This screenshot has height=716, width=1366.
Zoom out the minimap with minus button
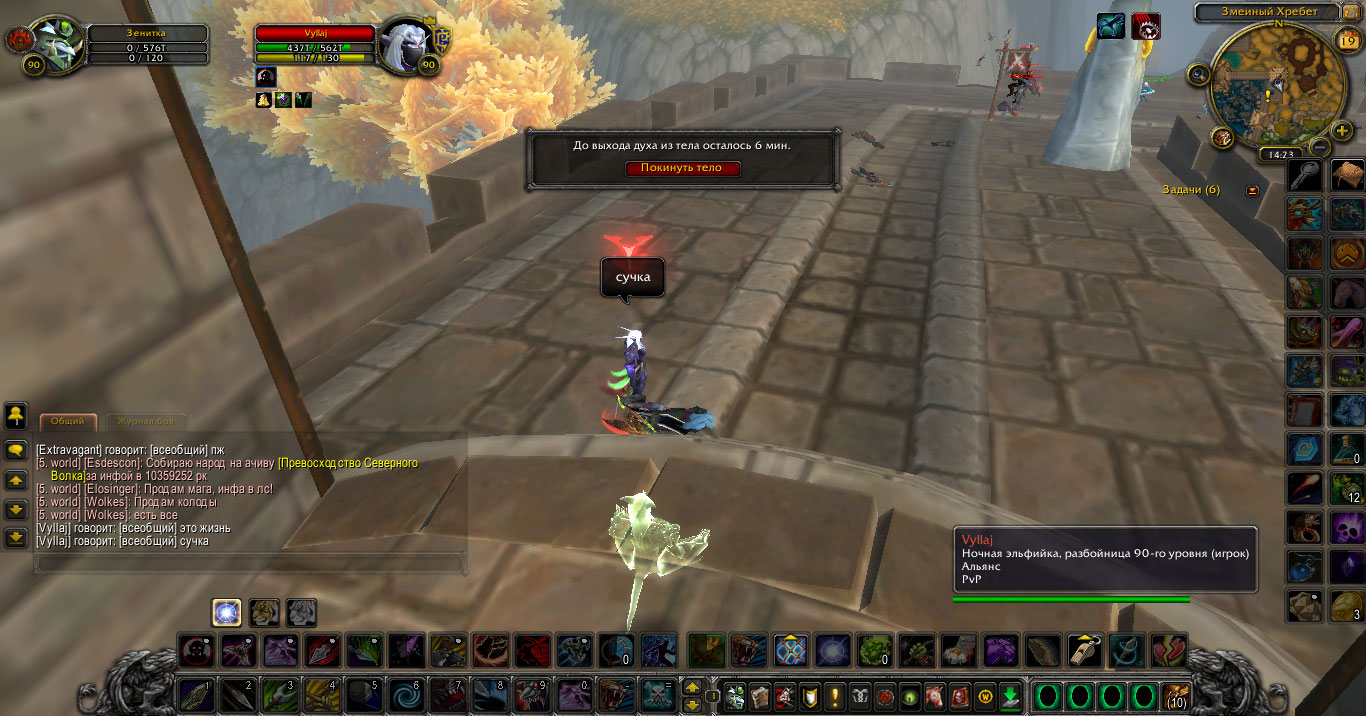tap(1319, 148)
